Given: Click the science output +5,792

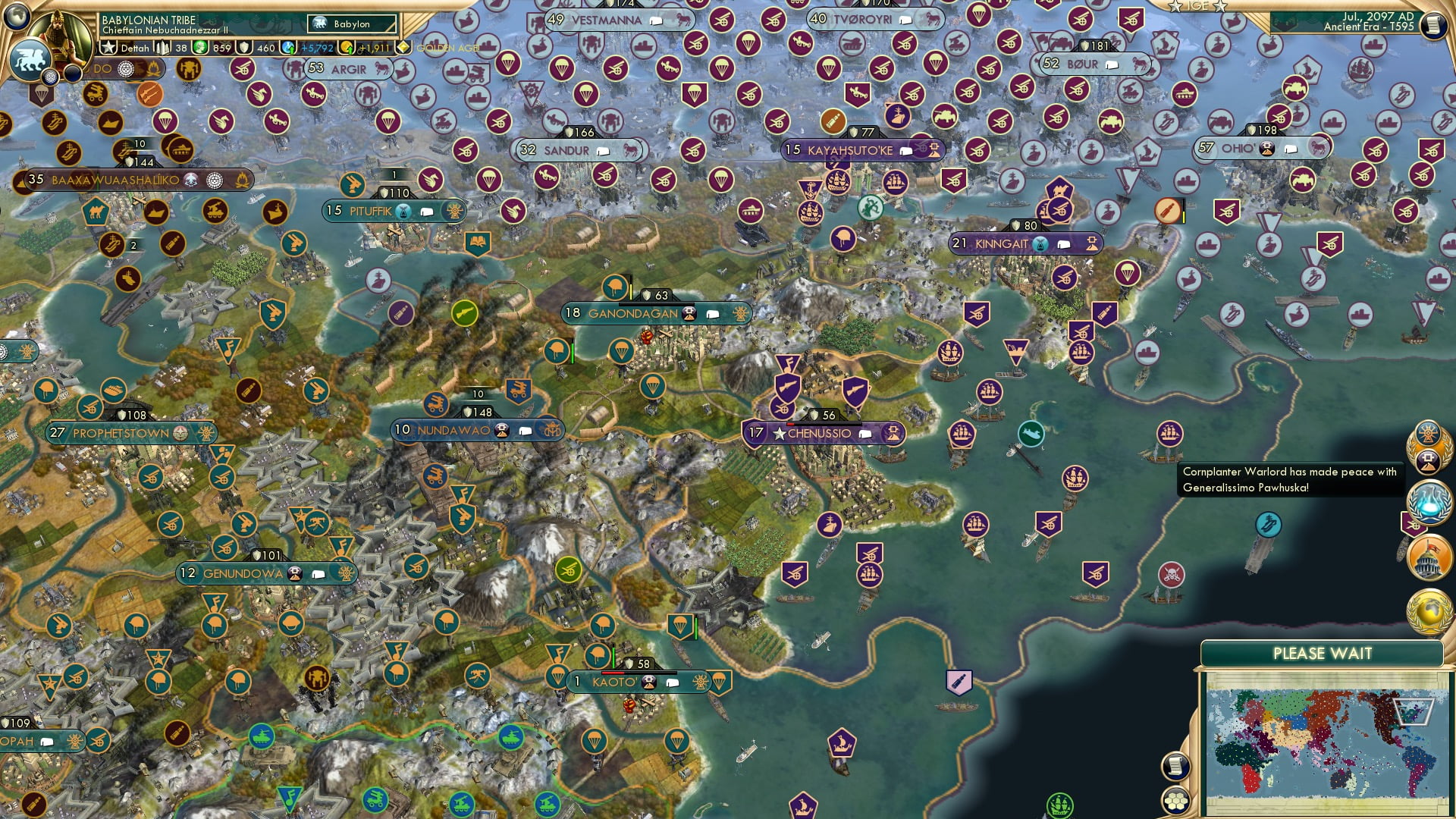Looking at the screenshot, I should coord(317,49).
